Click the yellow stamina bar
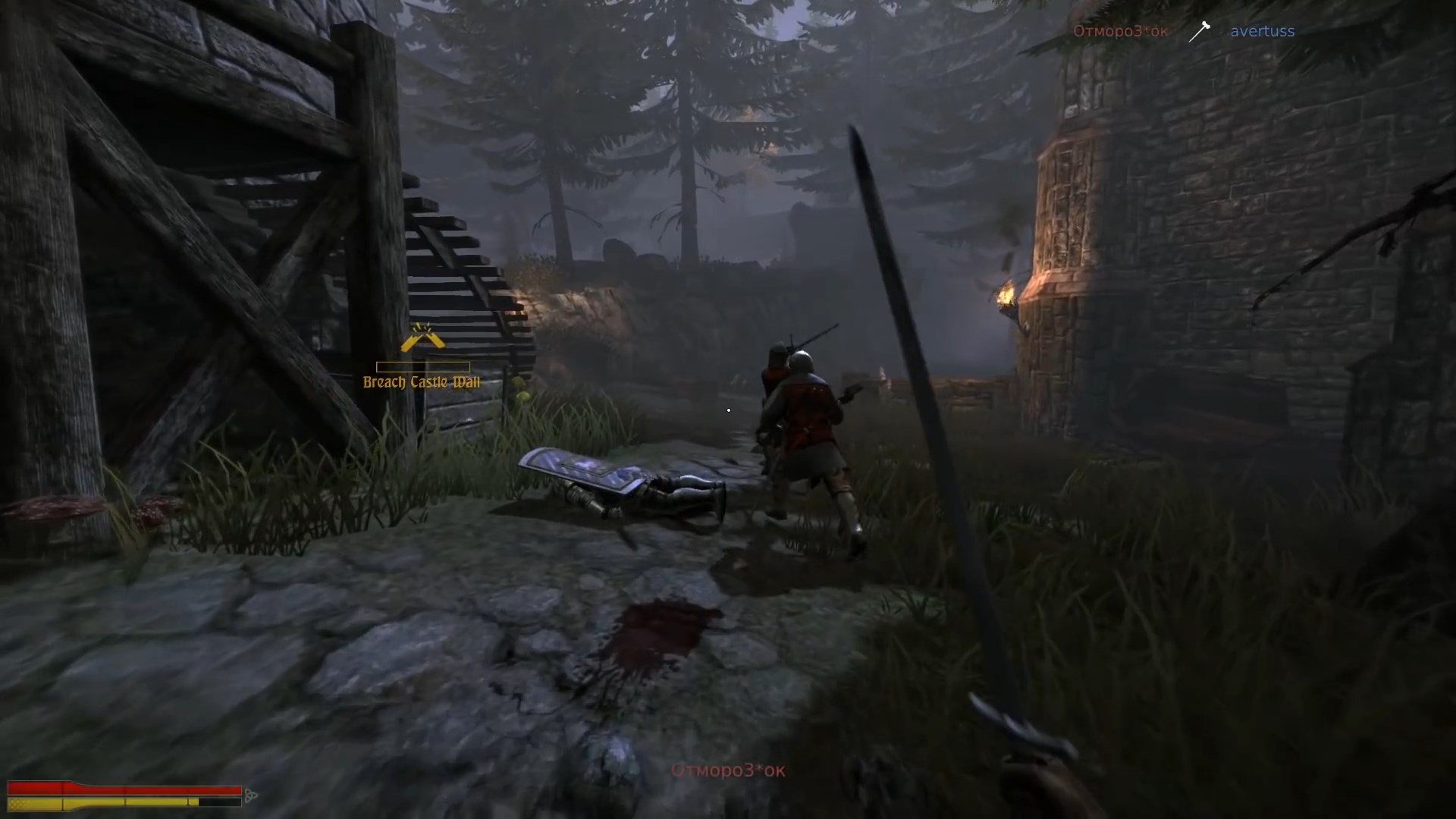This screenshot has width=1456, height=819. click(x=106, y=802)
